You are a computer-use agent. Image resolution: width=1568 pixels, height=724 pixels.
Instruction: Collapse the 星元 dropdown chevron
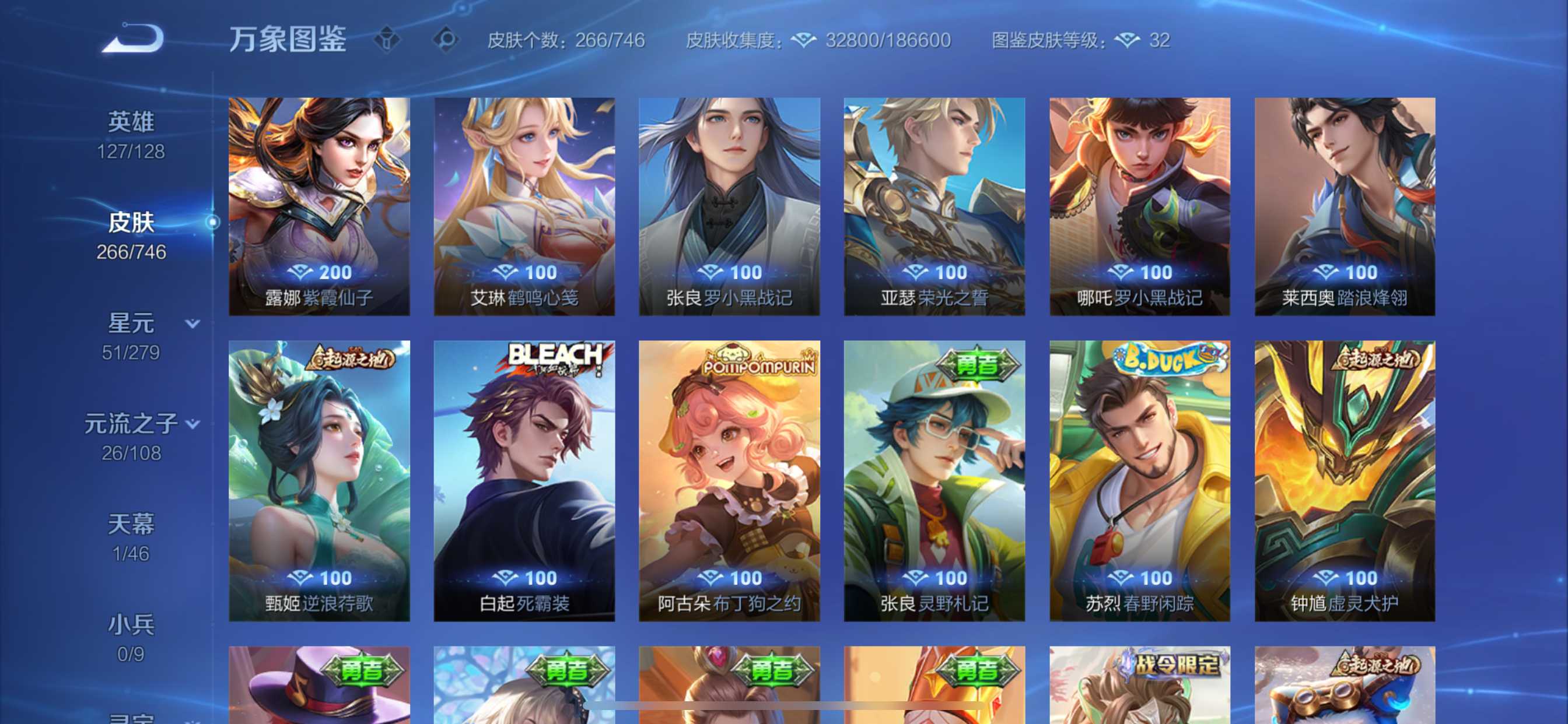[x=192, y=324]
